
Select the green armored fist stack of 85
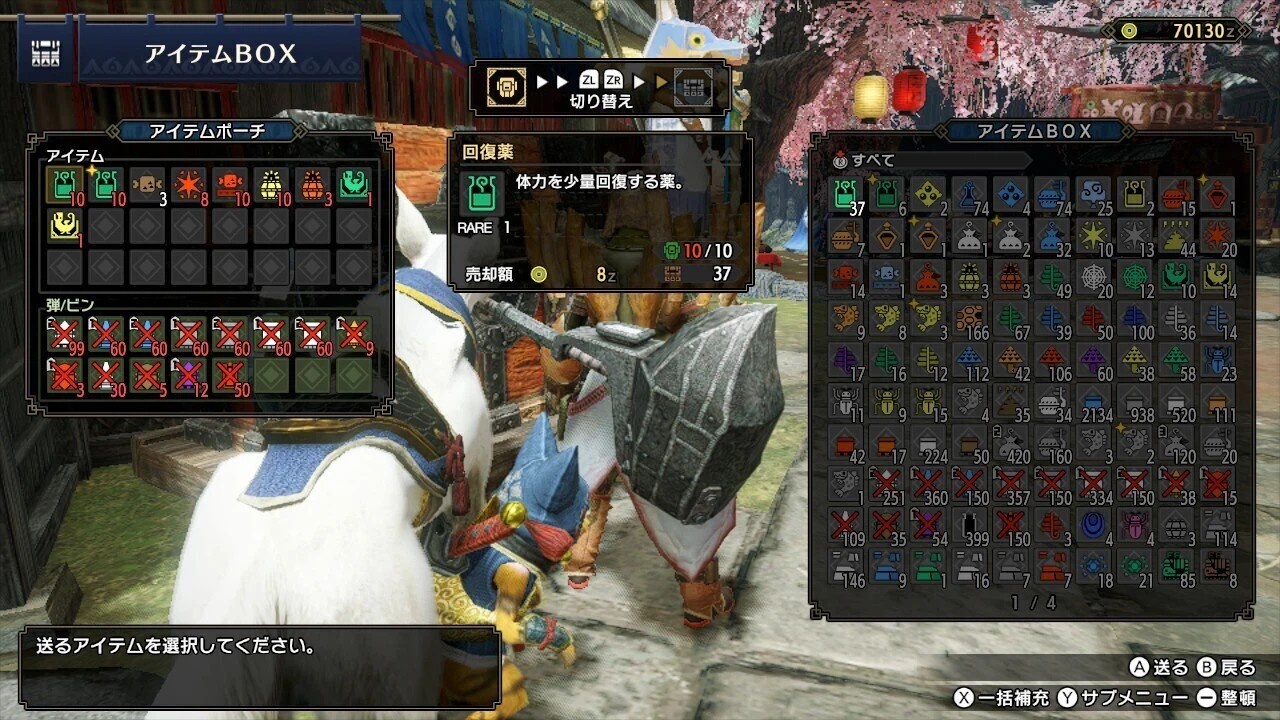(1175, 565)
